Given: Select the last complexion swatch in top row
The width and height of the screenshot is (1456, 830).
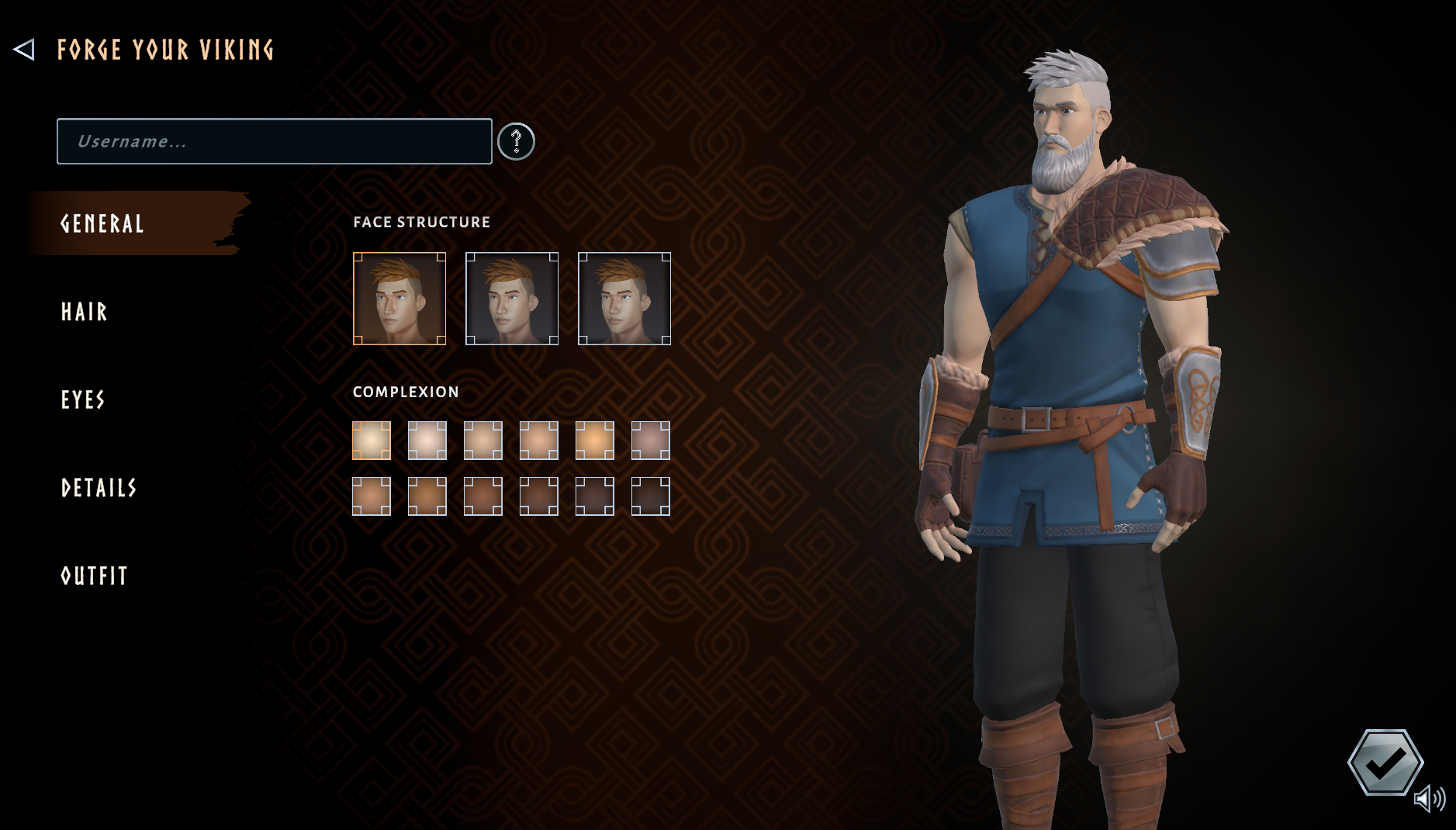Looking at the screenshot, I should pos(650,439).
